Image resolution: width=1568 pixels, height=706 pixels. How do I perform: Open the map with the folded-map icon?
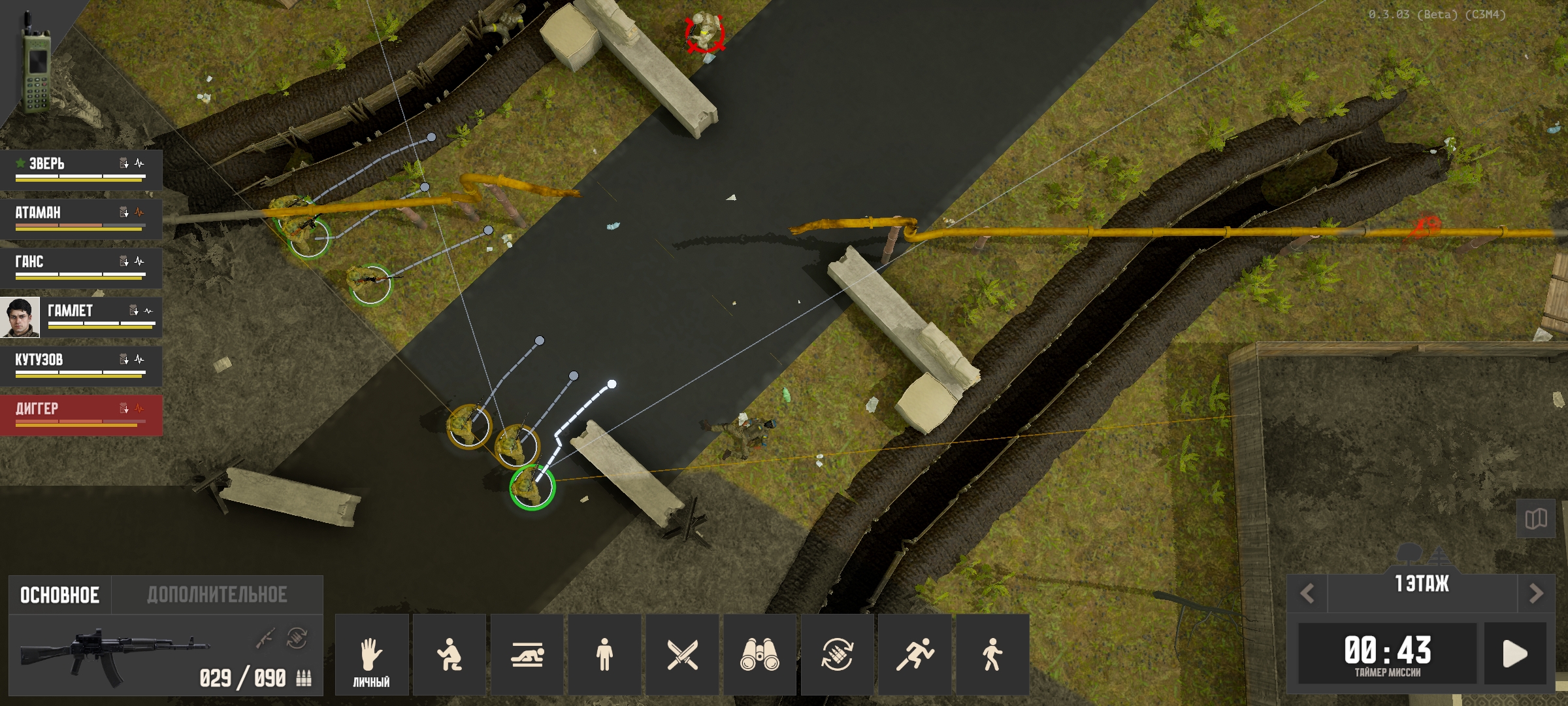pyautogui.click(x=1535, y=520)
